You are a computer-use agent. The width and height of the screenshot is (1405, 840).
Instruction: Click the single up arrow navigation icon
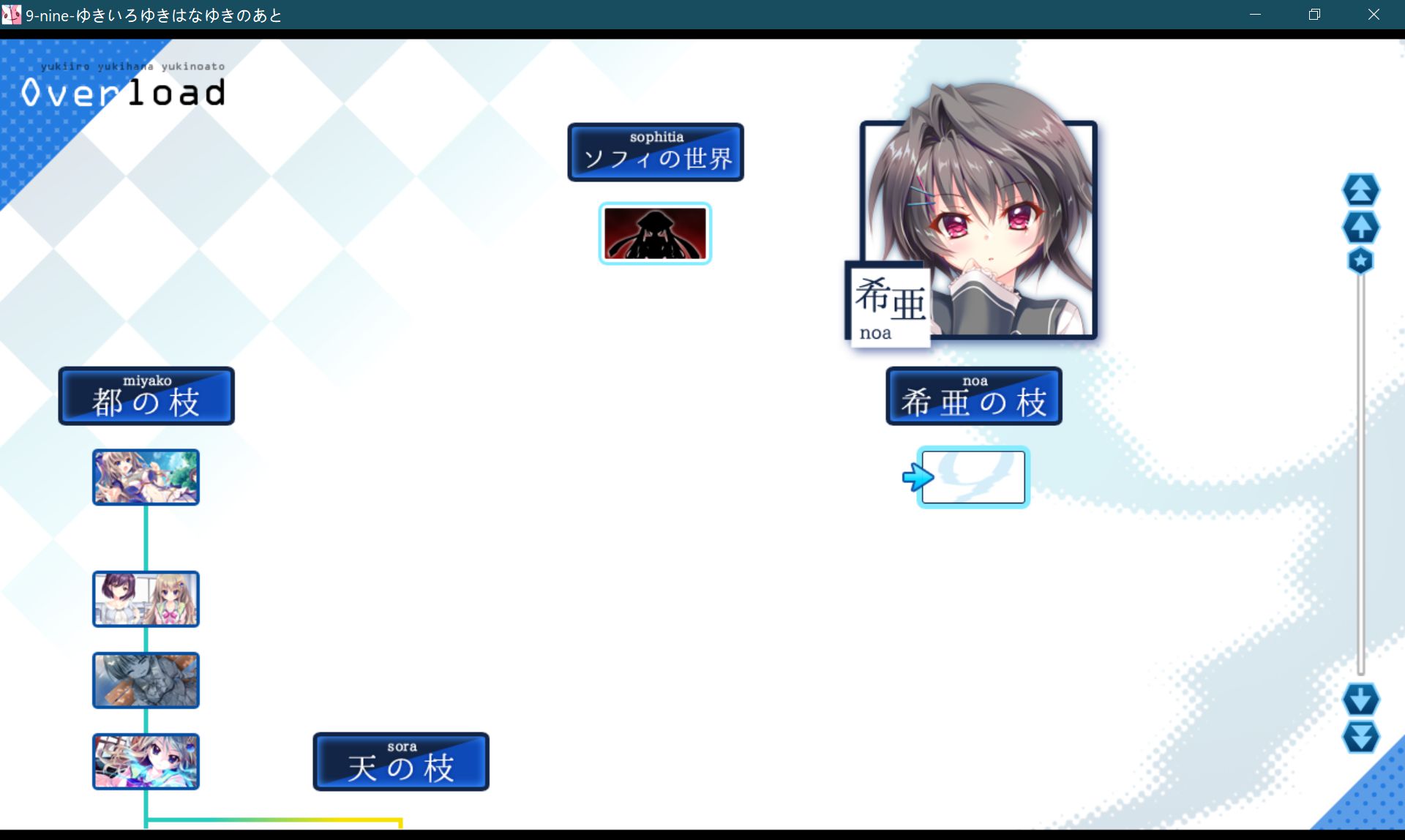pyautogui.click(x=1360, y=227)
